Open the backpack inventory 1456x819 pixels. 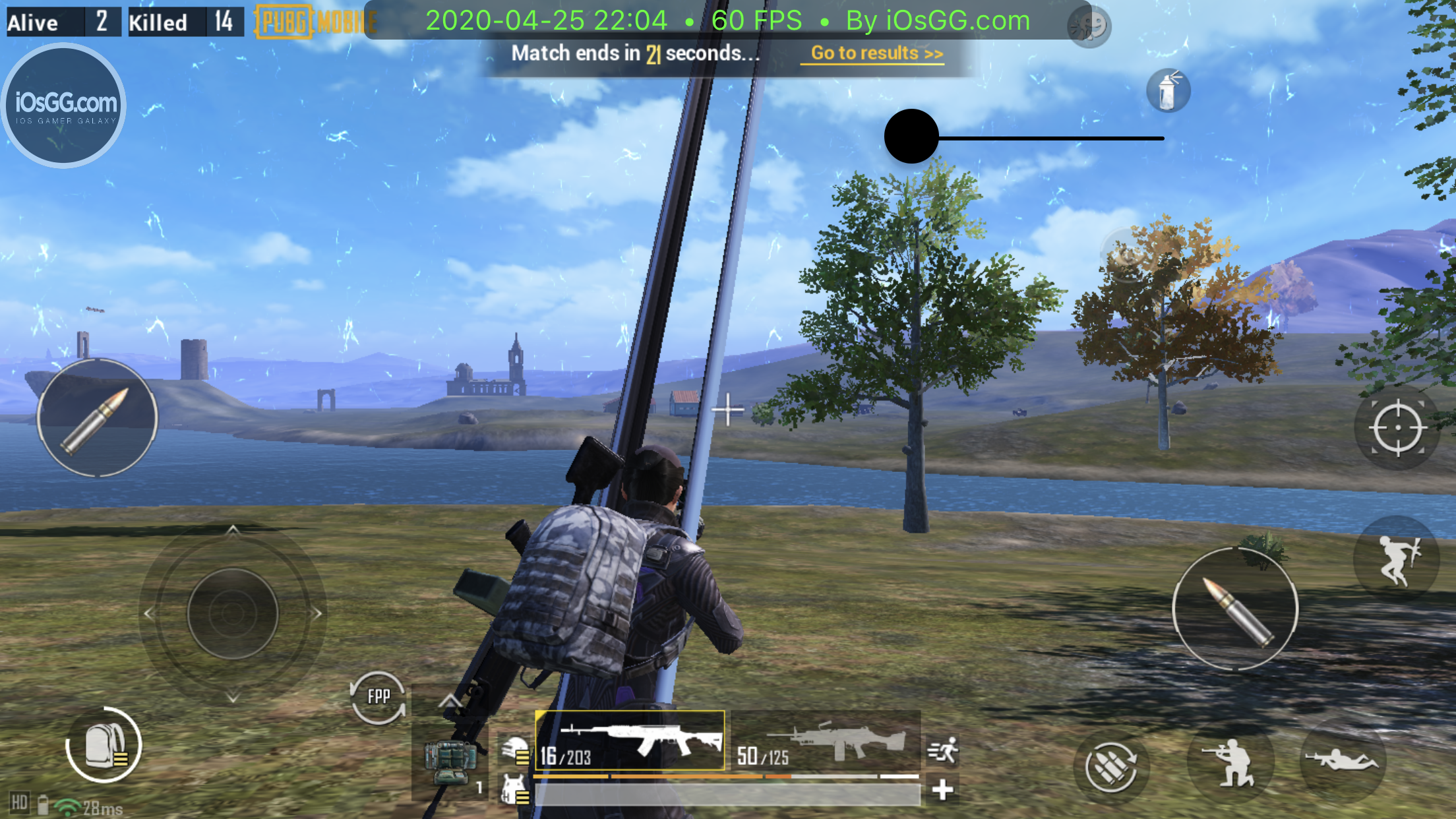click(x=104, y=746)
